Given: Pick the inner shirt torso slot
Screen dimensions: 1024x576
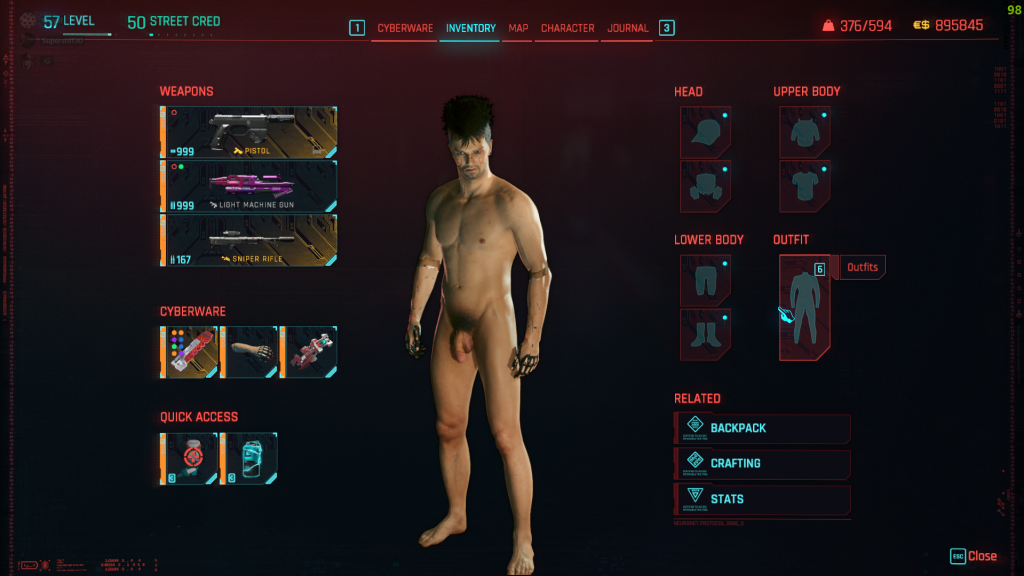Looking at the screenshot, I should click(804, 186).
